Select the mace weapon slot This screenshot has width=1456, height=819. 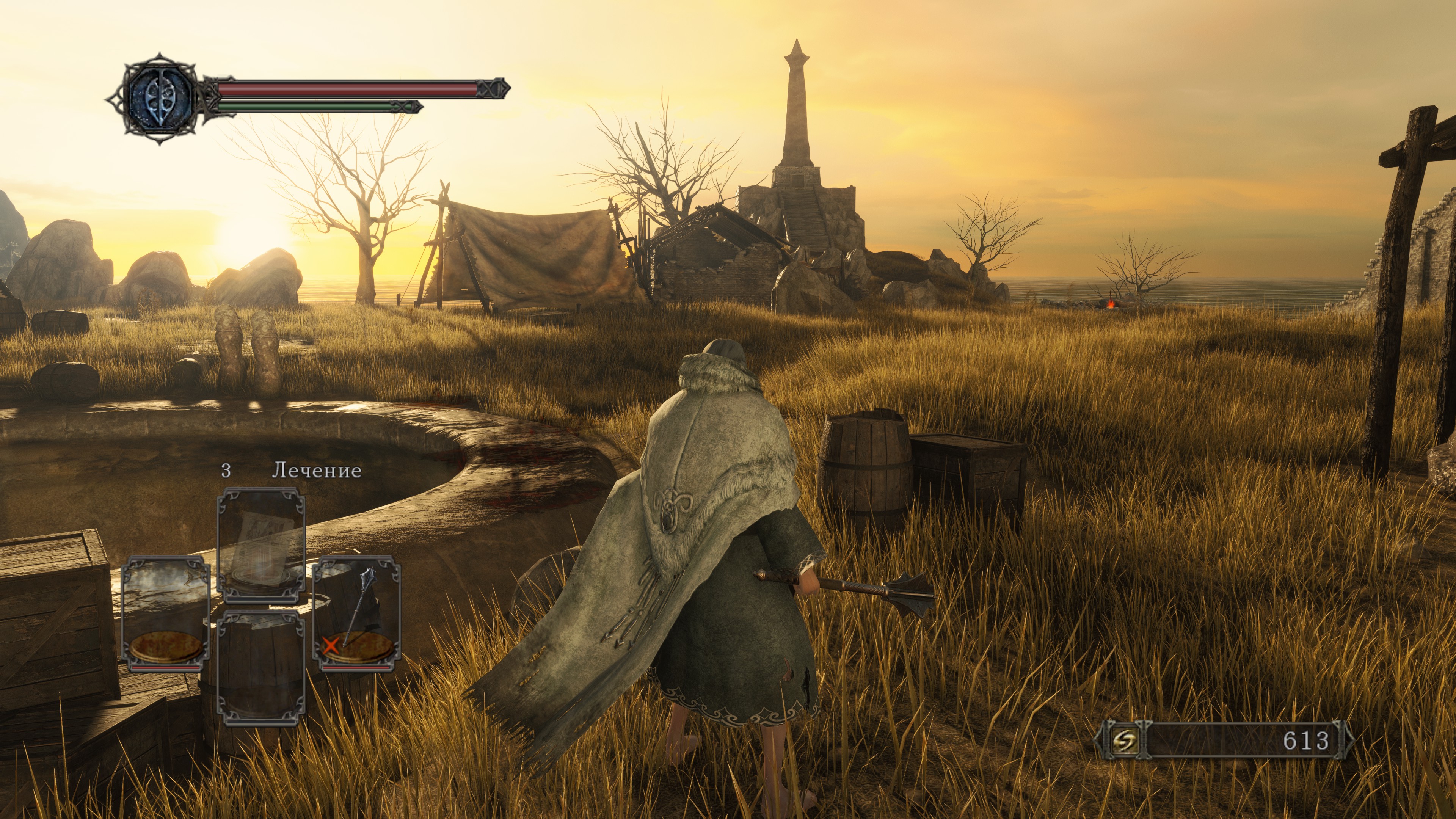(x=356, y=613)
